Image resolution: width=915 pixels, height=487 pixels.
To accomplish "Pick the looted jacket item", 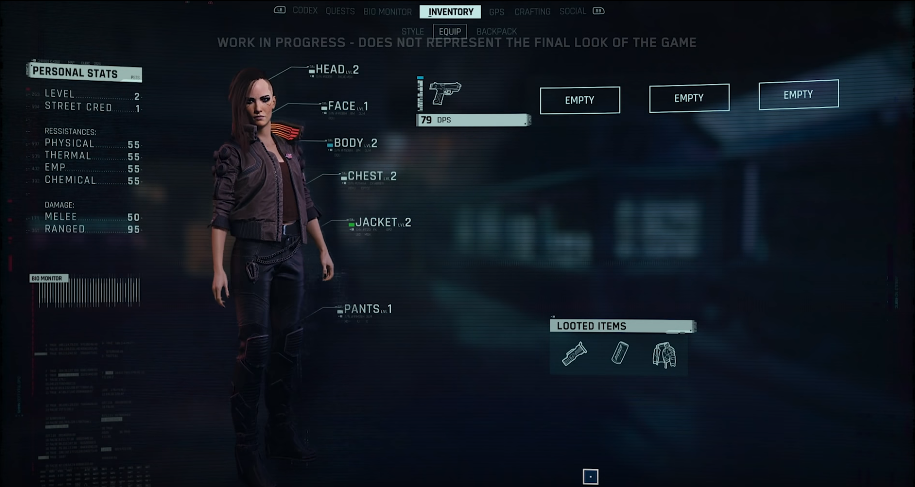I will pyautogui.click(x=664, y=354).
